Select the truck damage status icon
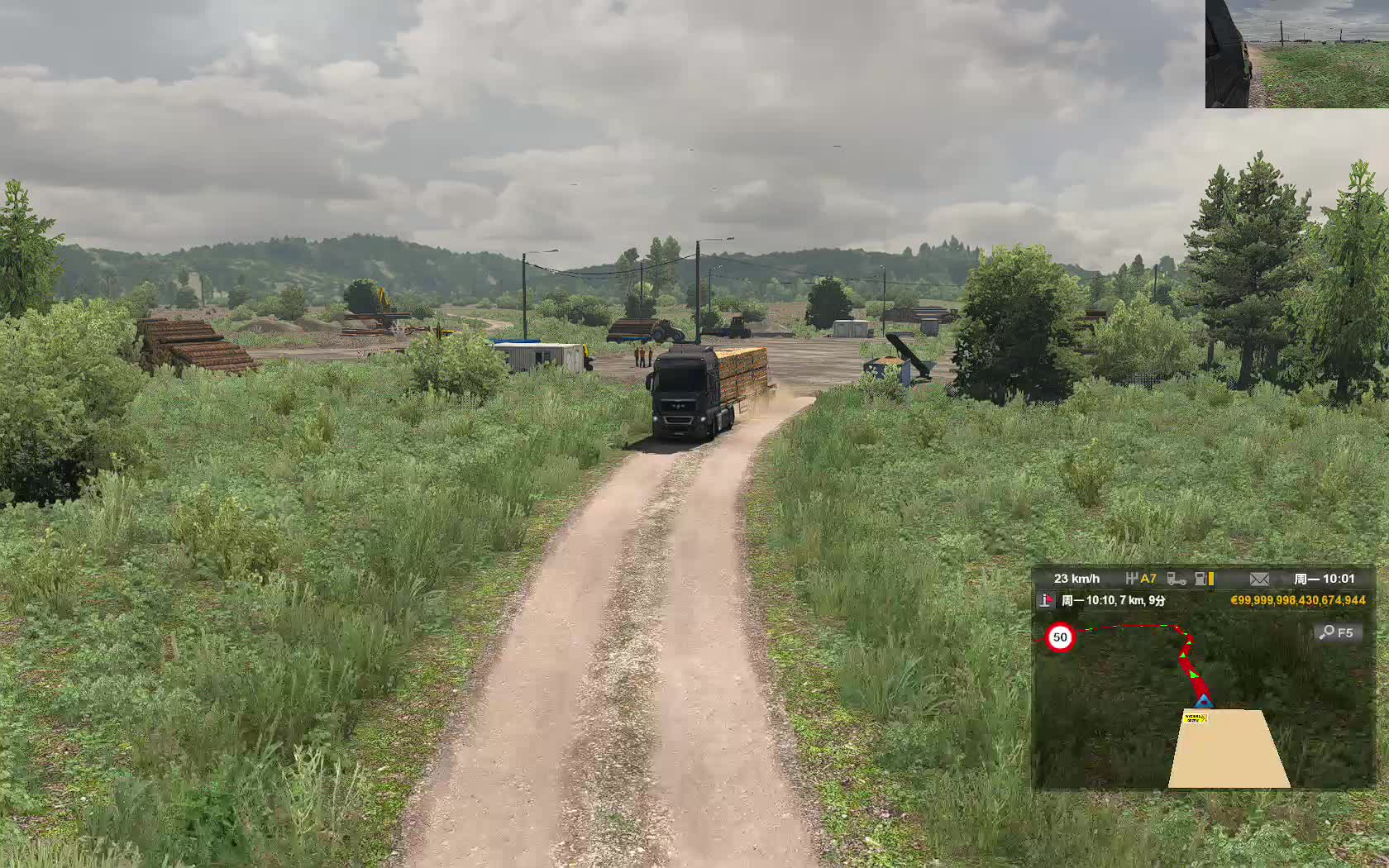Viewport: 1389px width, 868px height. click(x=1176, y=579)
